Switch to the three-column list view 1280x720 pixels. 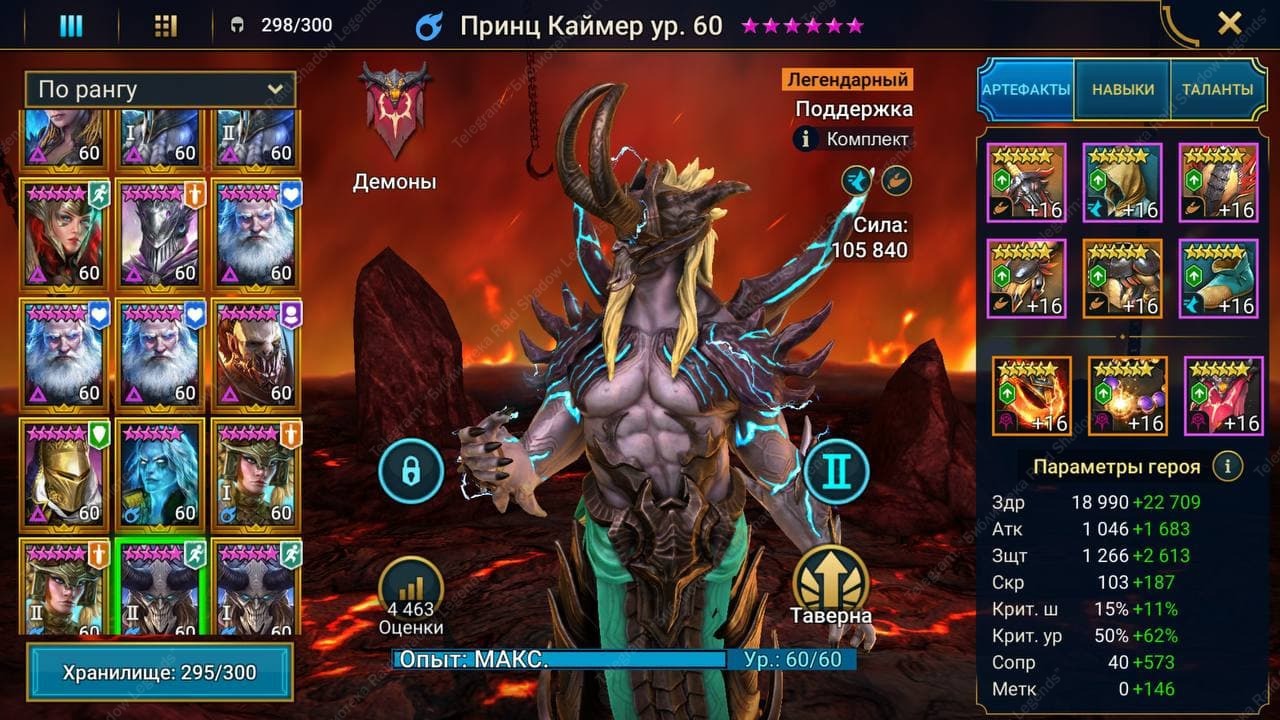71,26
